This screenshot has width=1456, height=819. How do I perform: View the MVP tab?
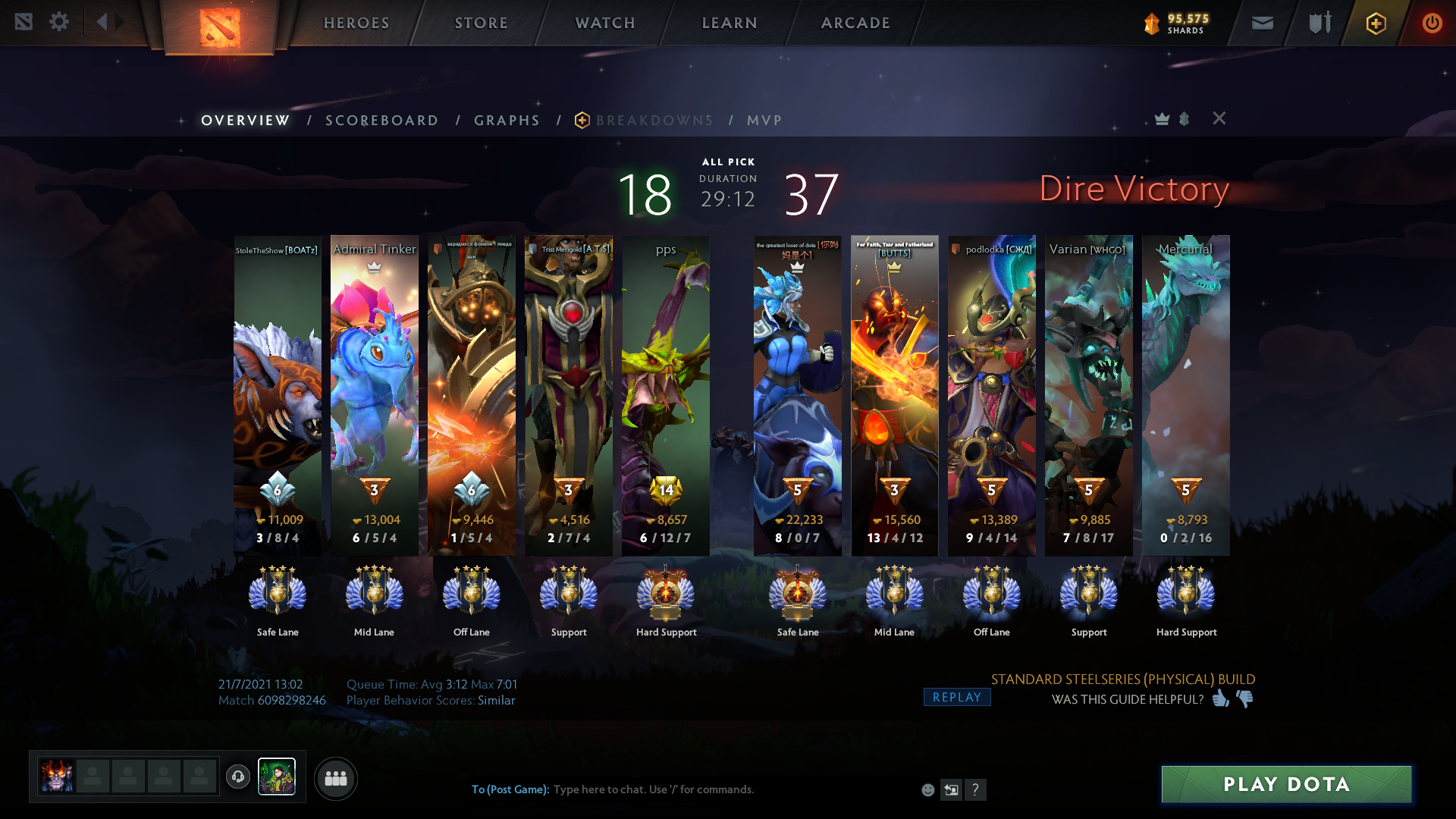click(764, 121)
